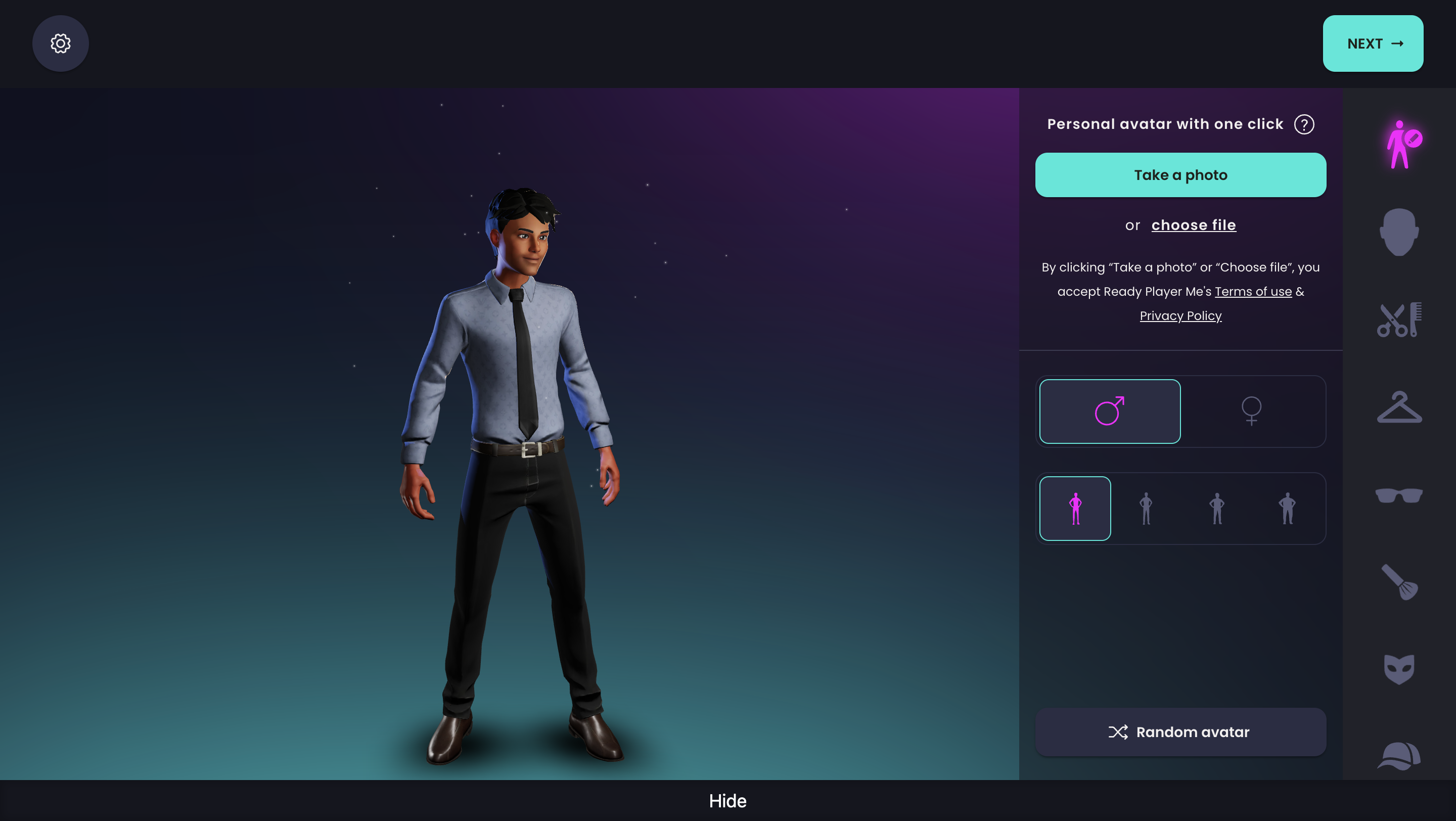
Task: Choose the slimmest pink body type
Action: point(1075,509)
